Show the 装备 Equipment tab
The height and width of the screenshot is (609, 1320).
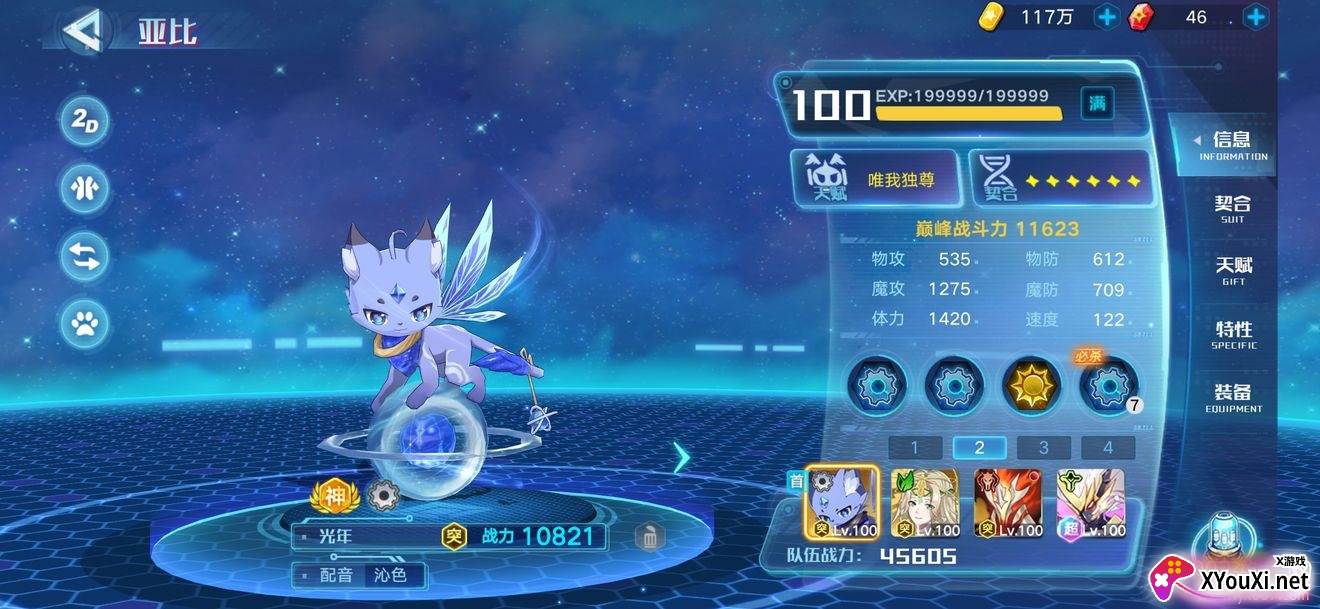[x=1233, y=396]
